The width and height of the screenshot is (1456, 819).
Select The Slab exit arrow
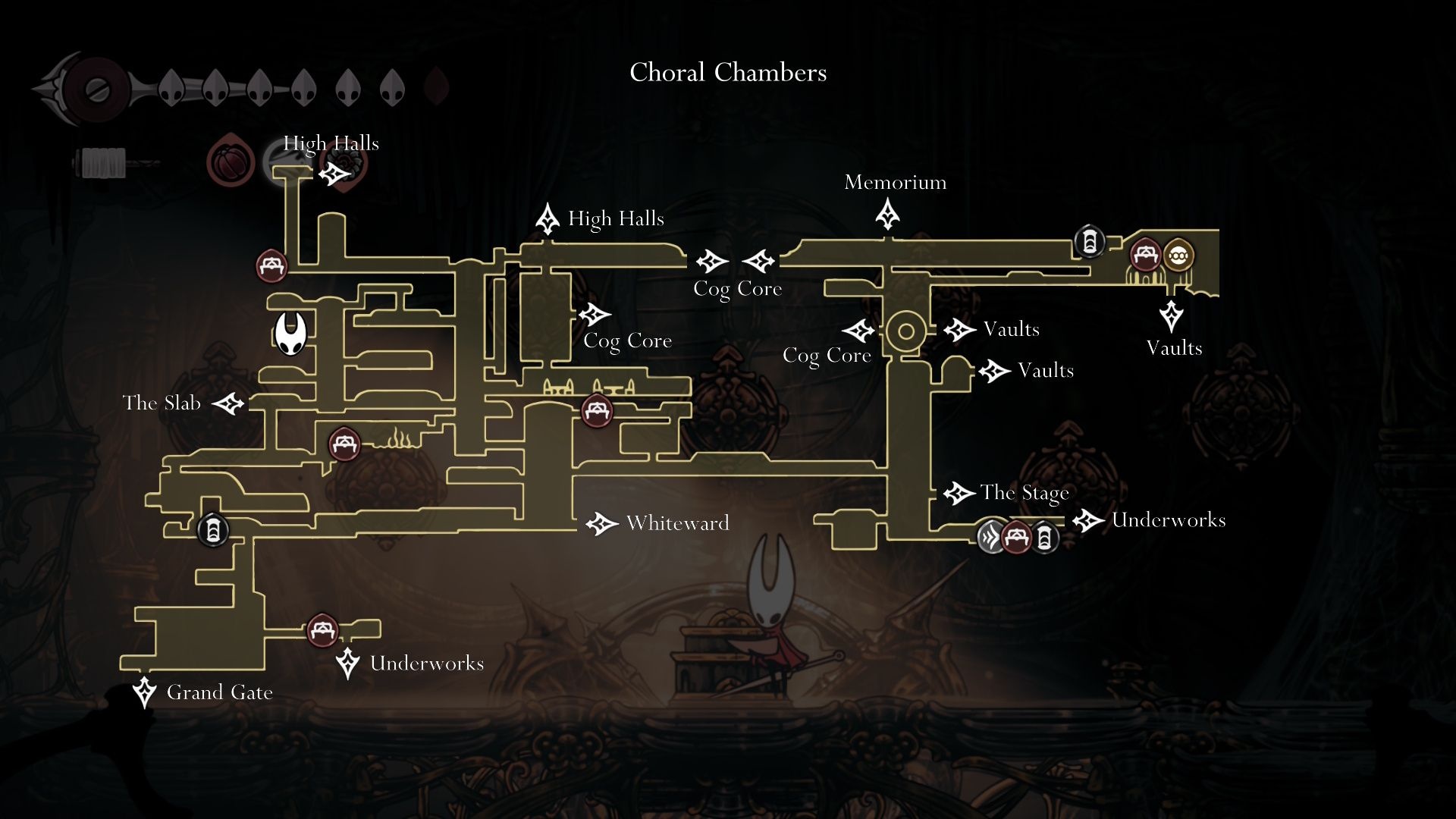(x=228, y=403)
